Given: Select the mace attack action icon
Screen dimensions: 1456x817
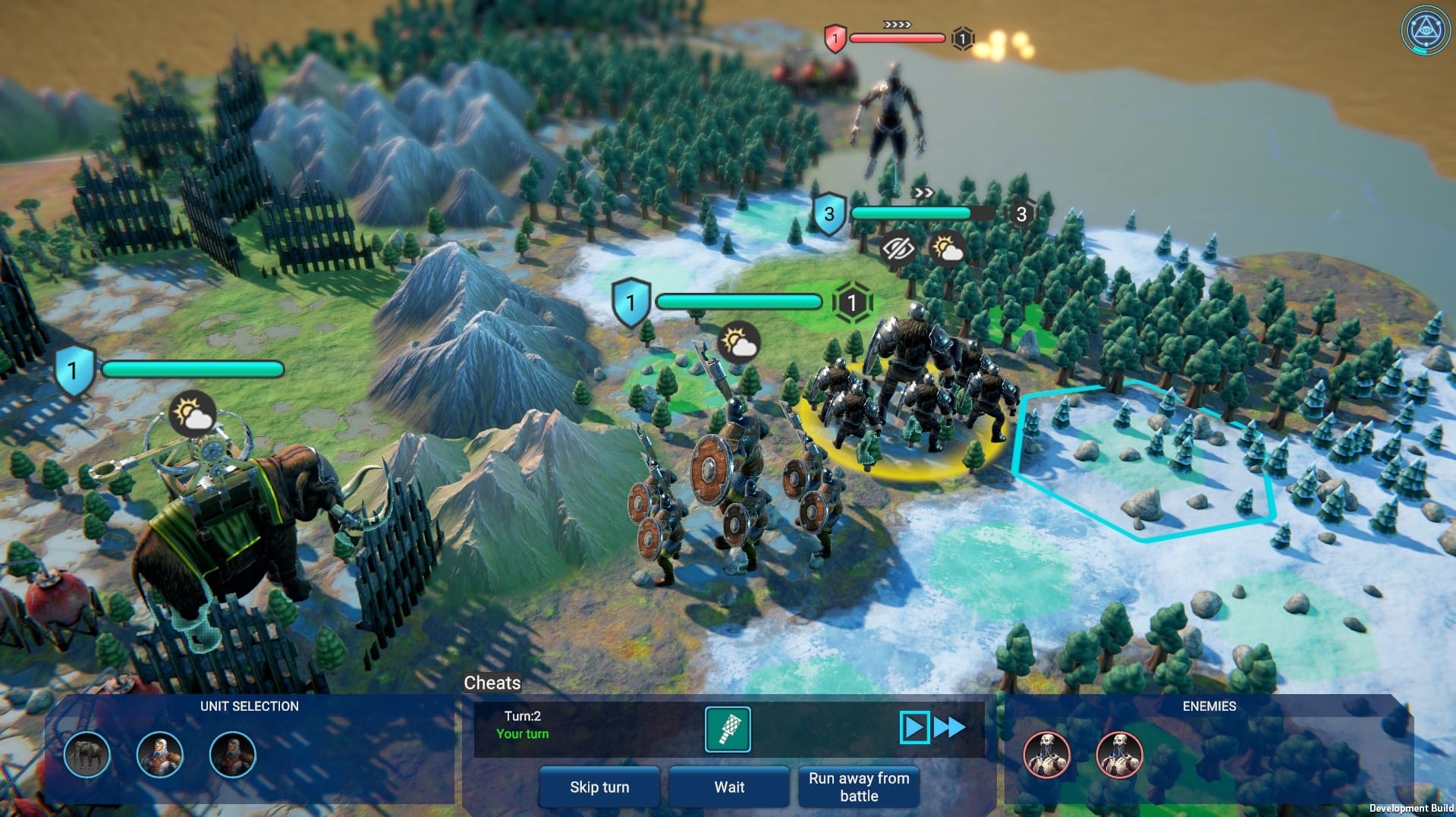Looking at the screenshot, I should click(728, 729).
